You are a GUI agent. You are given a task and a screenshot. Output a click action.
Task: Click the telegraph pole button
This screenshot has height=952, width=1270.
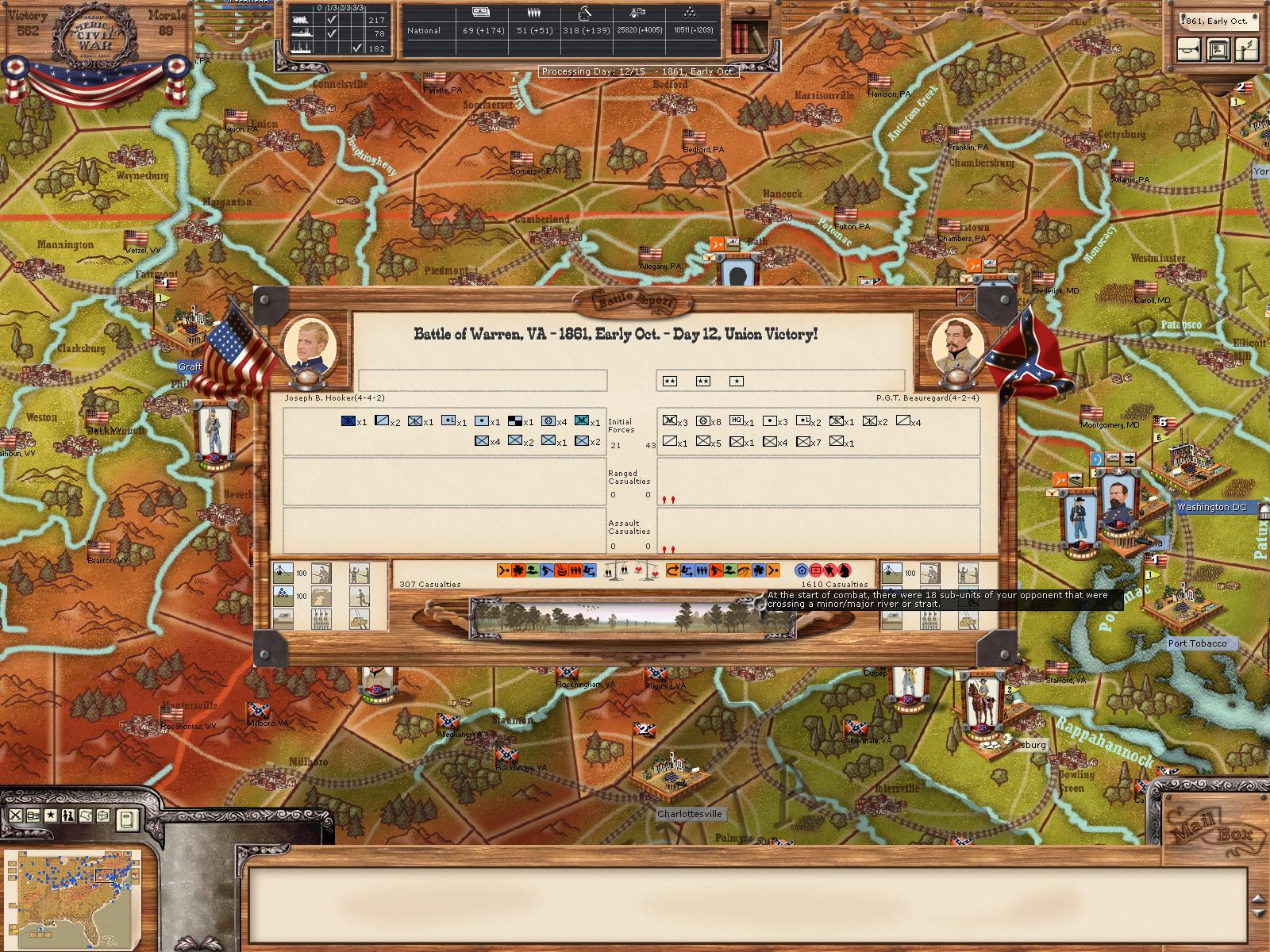tap(1247, 50)
